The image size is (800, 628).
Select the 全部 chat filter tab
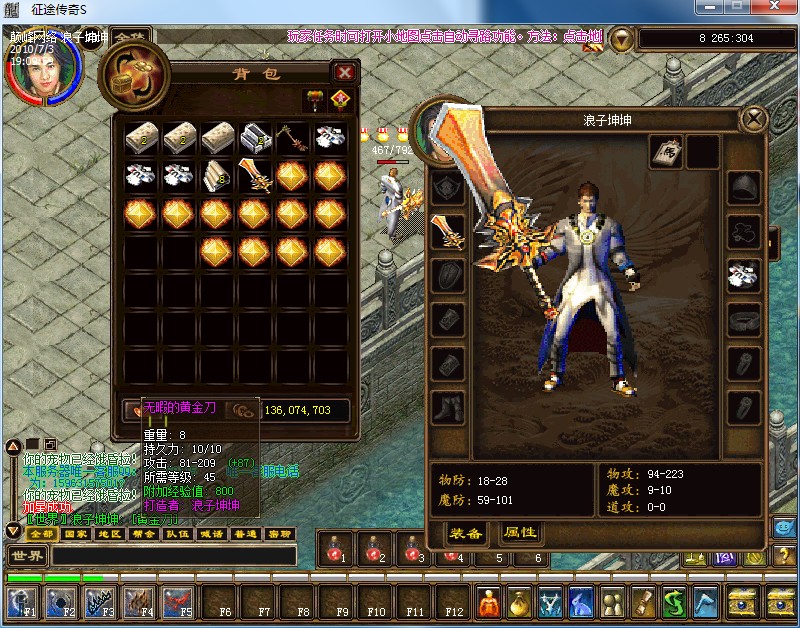pyautogui.click(x=39, y=534)
